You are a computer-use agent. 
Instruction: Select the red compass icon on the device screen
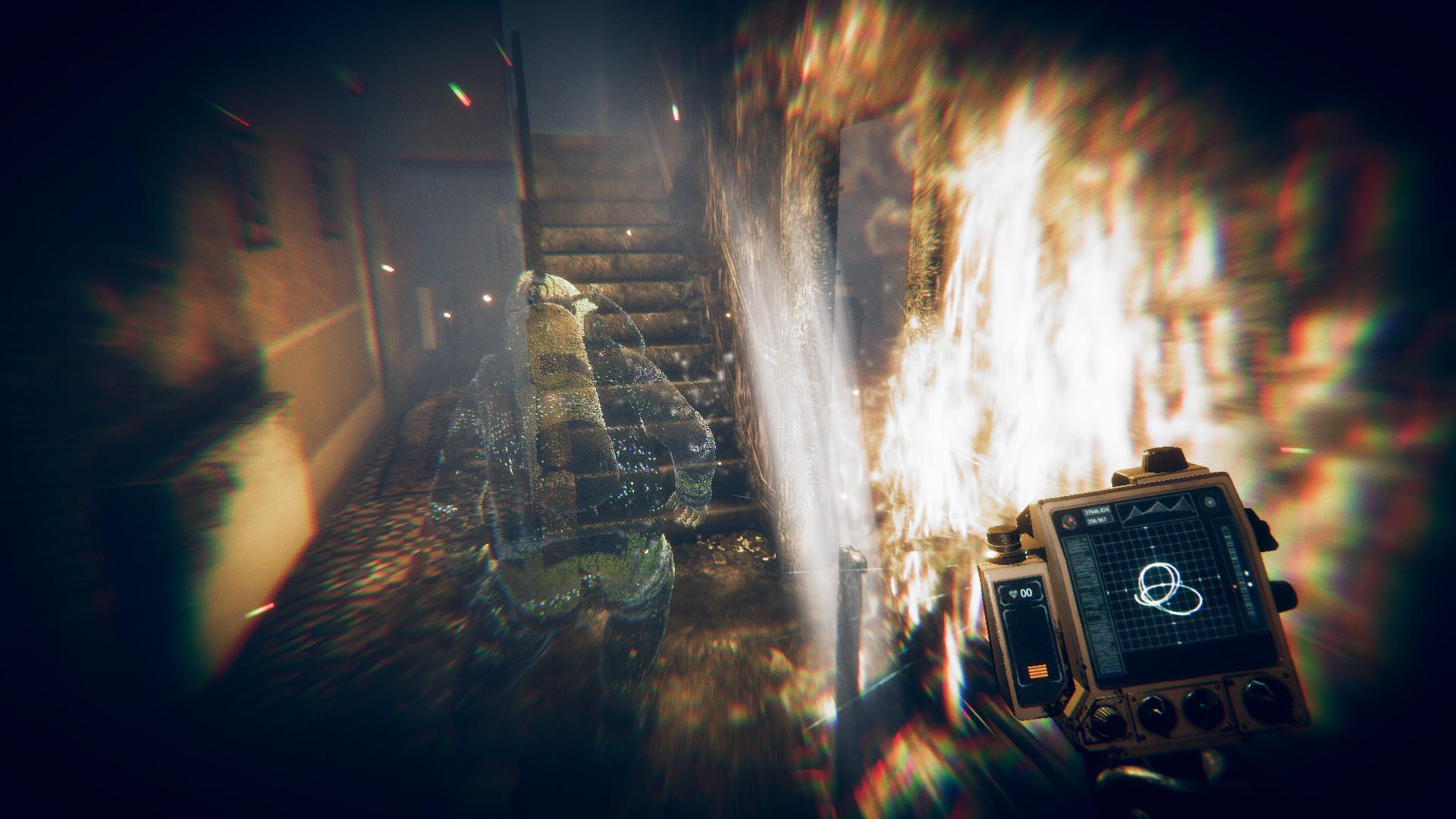click(x=1071, y=521)
